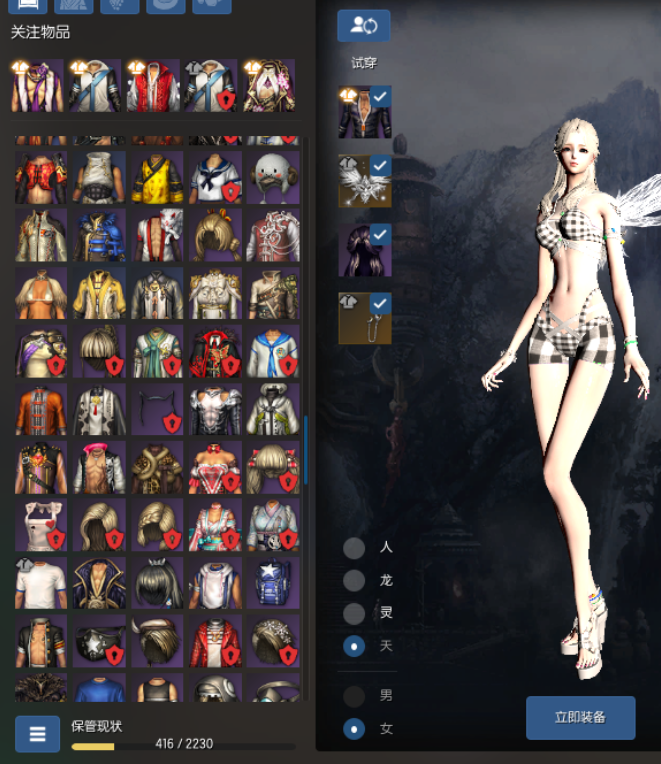The height and width of the screenshot is (764, 661).
Task: Switch gender to 男
Action: coord(354,696)
